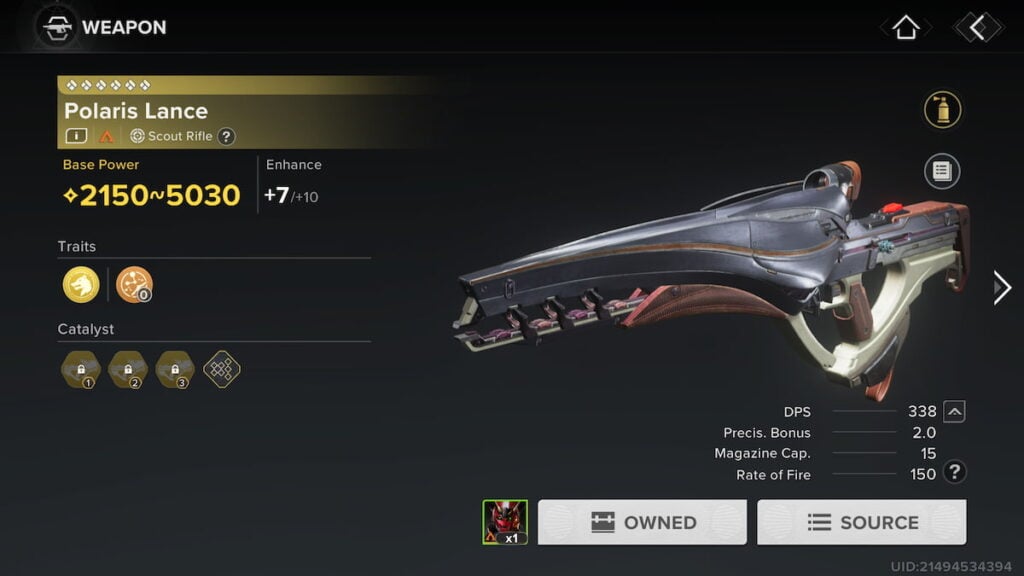Open the spray can appearance button
The height and width of the screenshot is (576, 1024).
(942, 110)
